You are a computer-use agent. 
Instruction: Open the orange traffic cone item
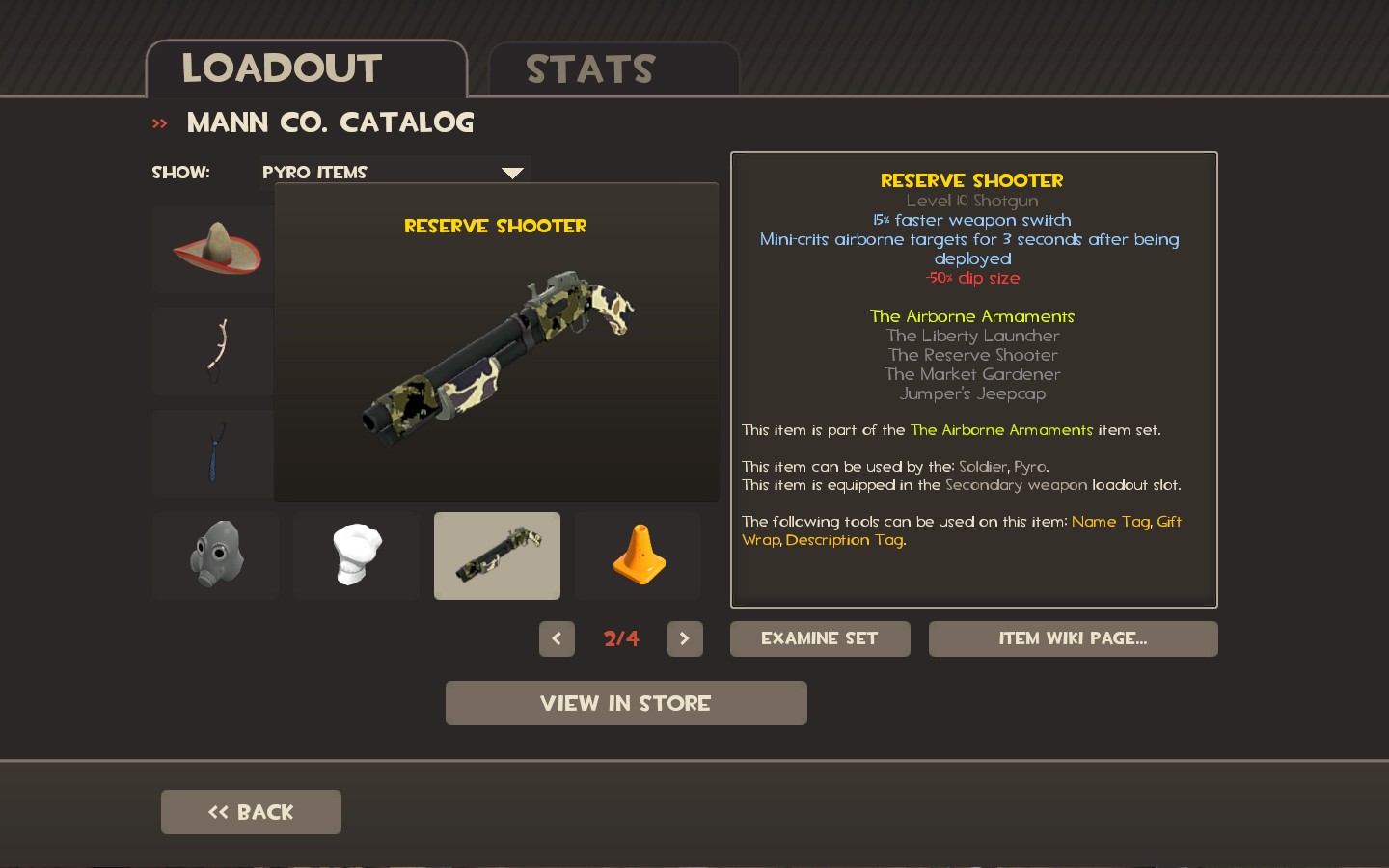point(638,556)
